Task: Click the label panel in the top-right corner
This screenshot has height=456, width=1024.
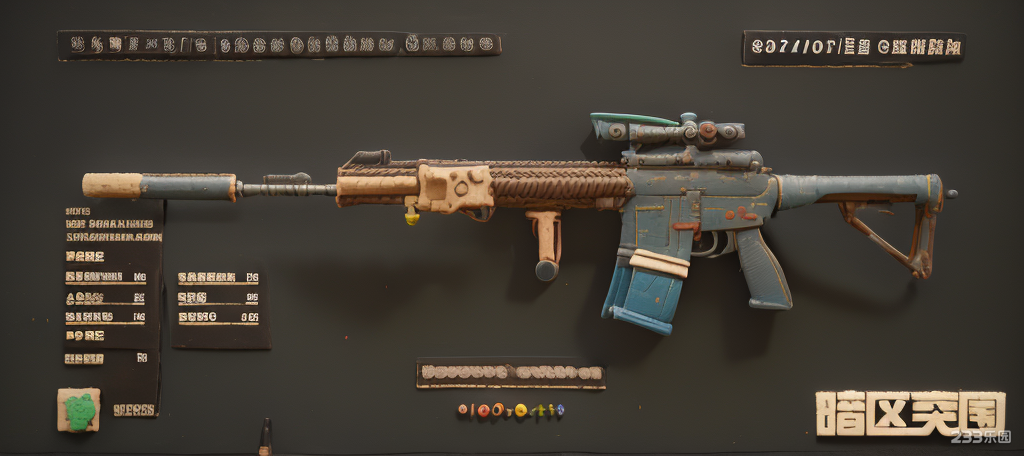Action: tap(853, 47)
